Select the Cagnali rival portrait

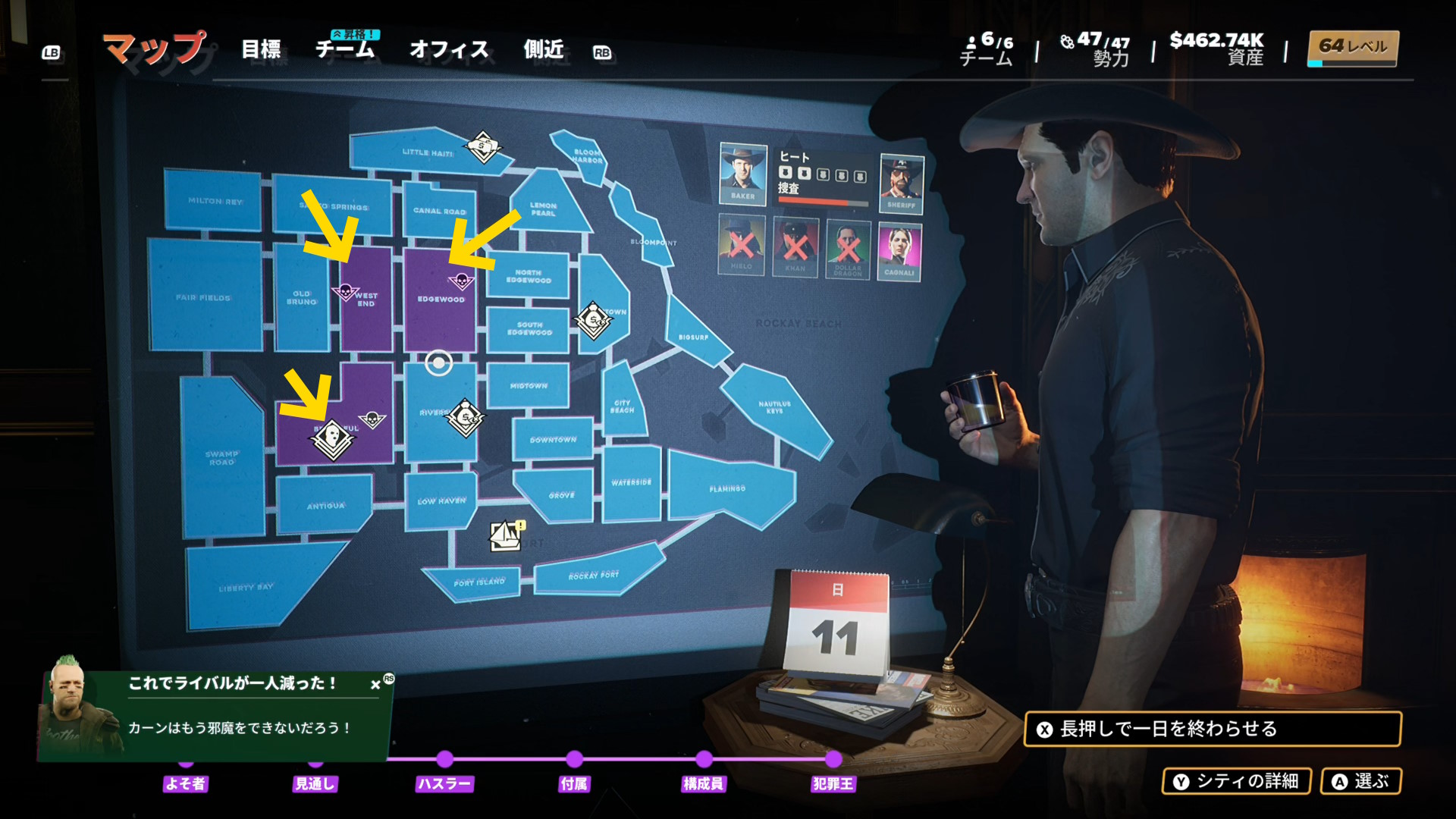click(x=899, y=251)
